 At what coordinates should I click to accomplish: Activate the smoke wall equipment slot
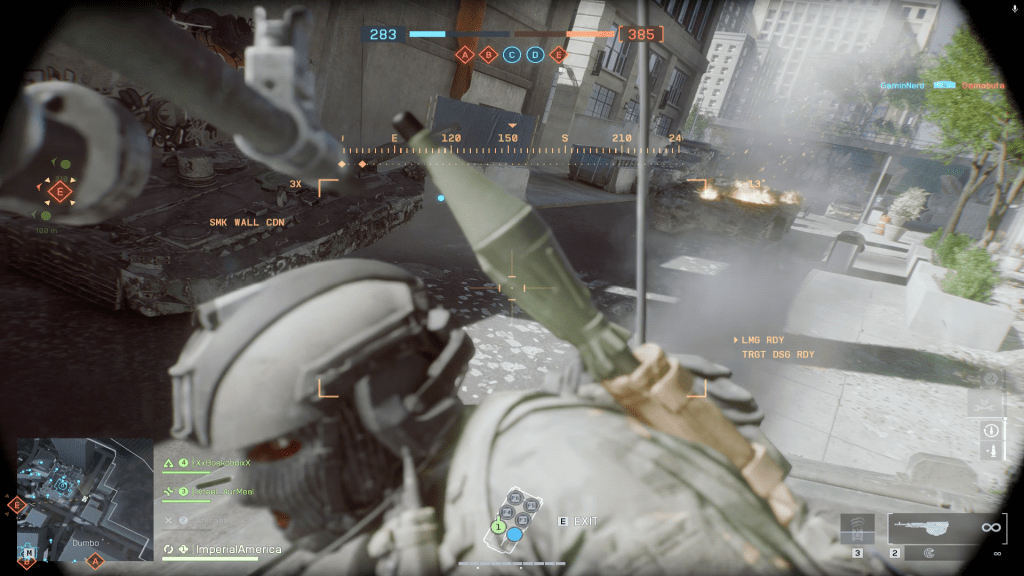tap(857, 528)
